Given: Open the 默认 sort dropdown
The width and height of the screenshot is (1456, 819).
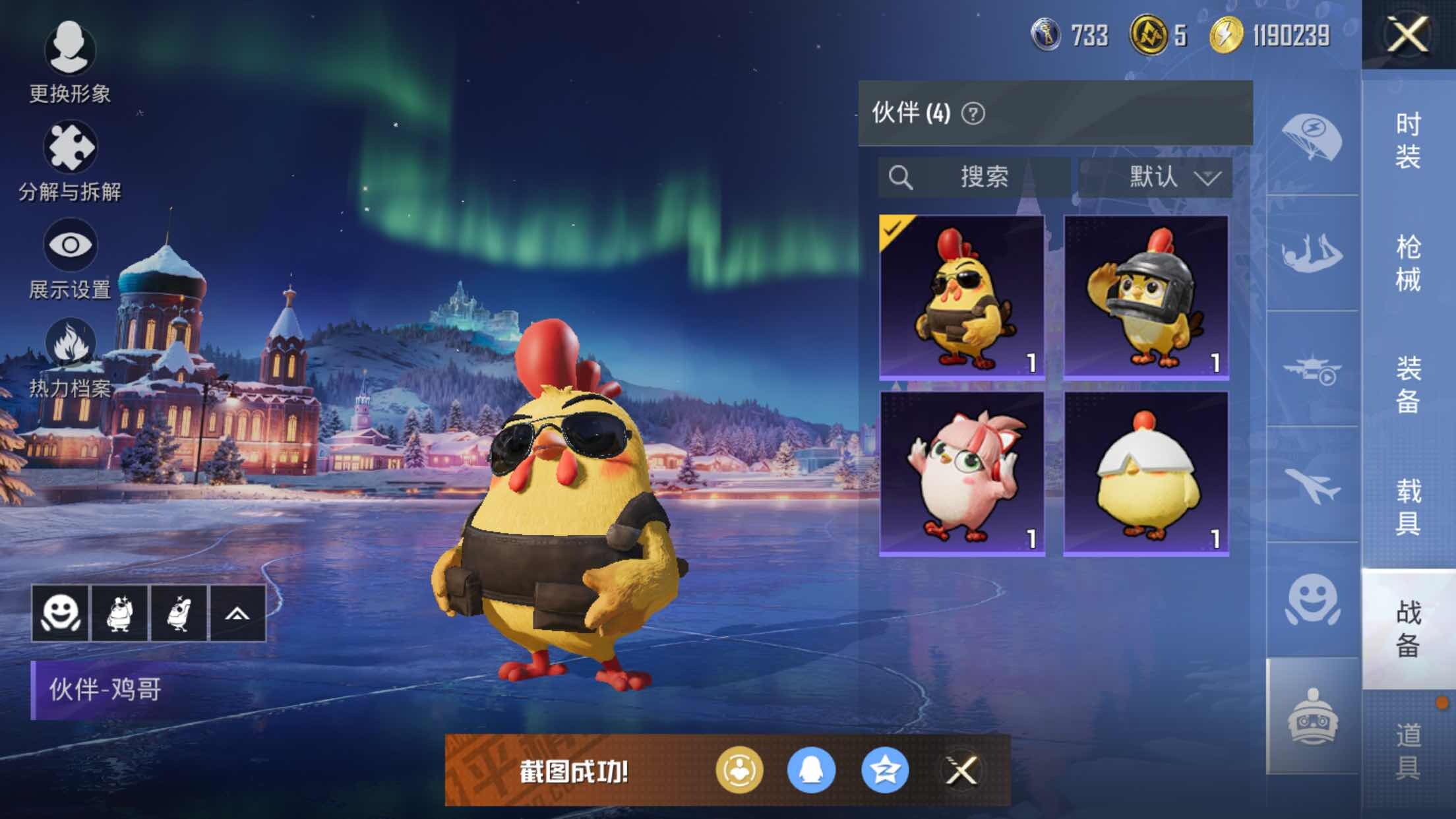Looking at the screenshot, I should pyautogui.click(x=1155, y=177).
